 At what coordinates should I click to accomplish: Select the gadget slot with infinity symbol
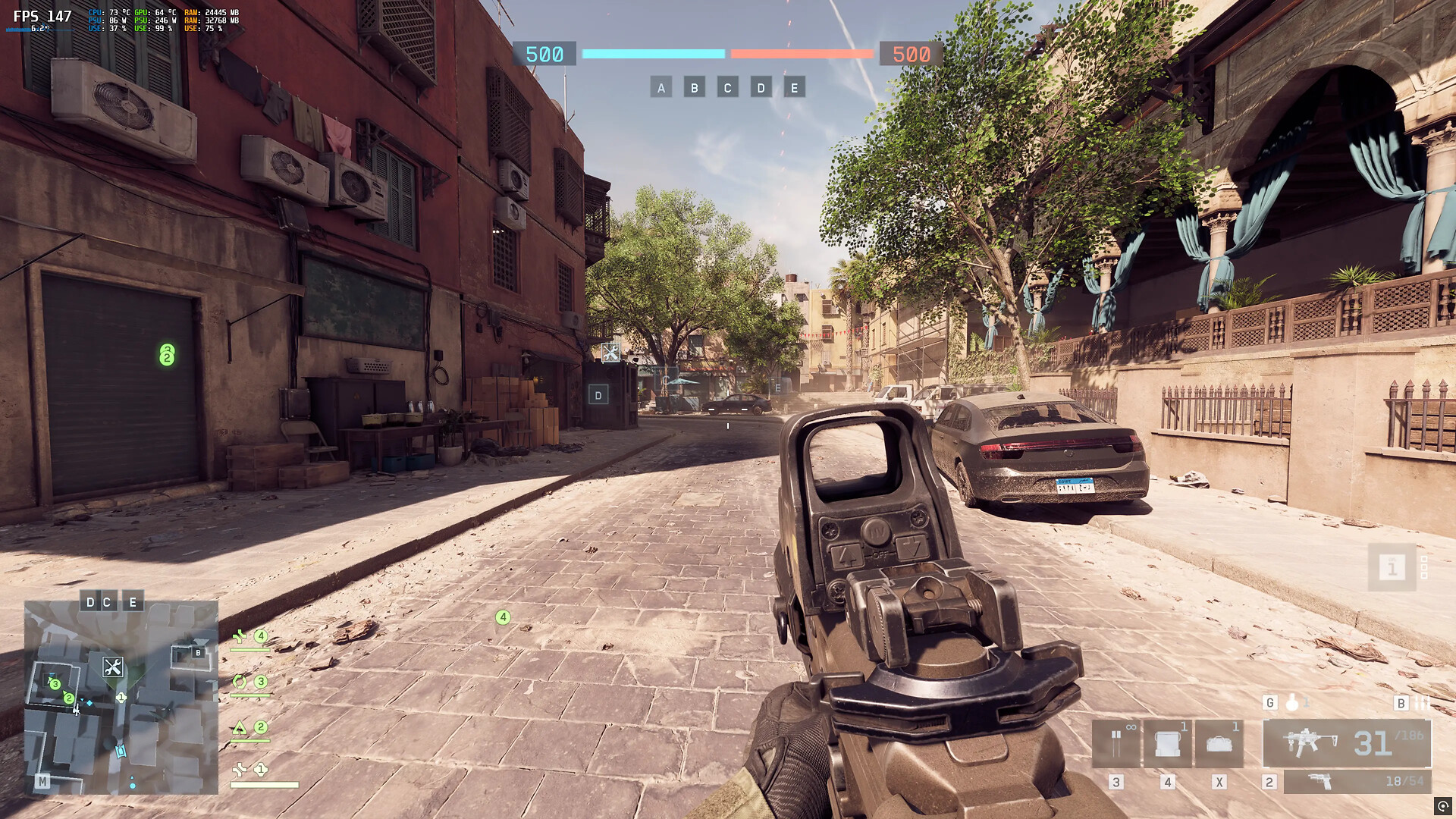click(1116, 743)
